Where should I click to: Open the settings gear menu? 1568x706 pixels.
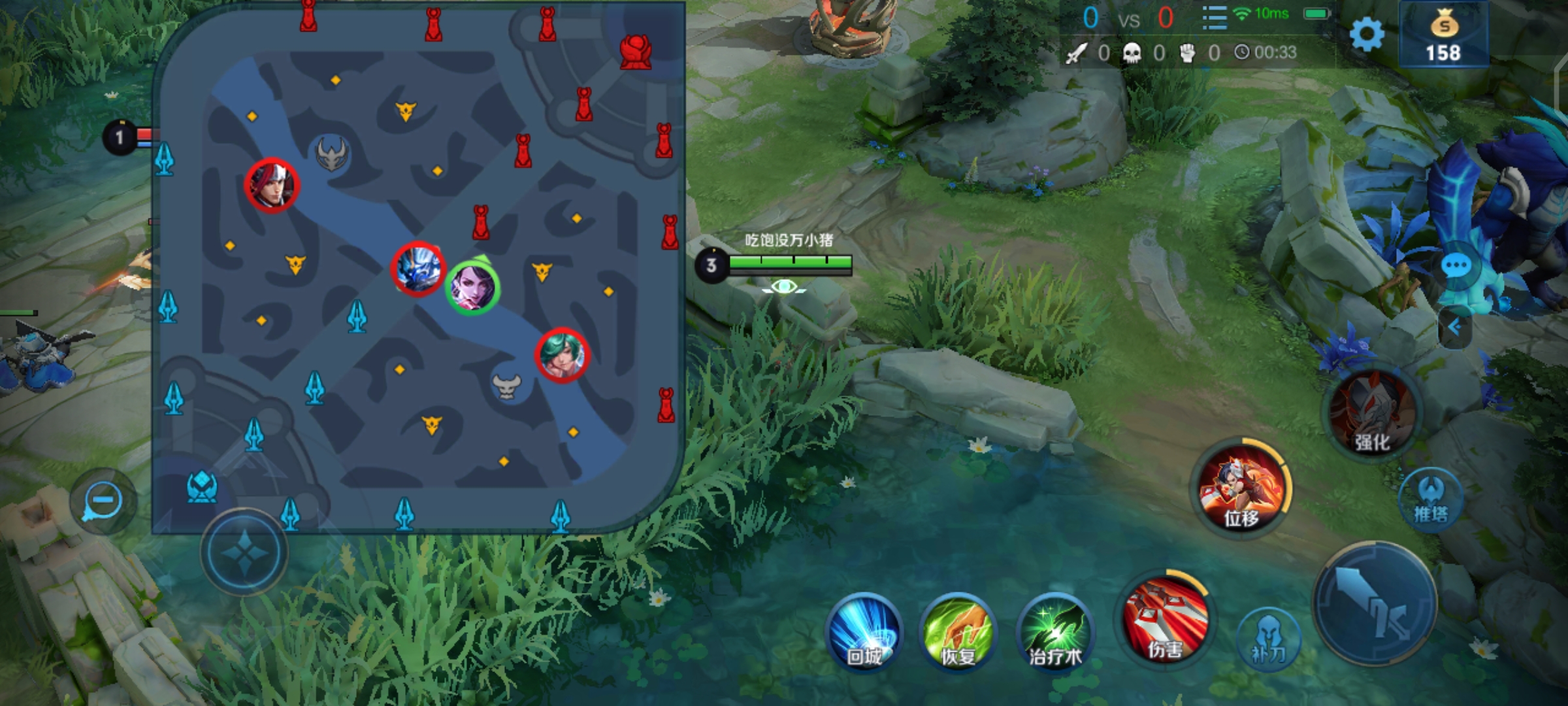[x=1366, y=34]
